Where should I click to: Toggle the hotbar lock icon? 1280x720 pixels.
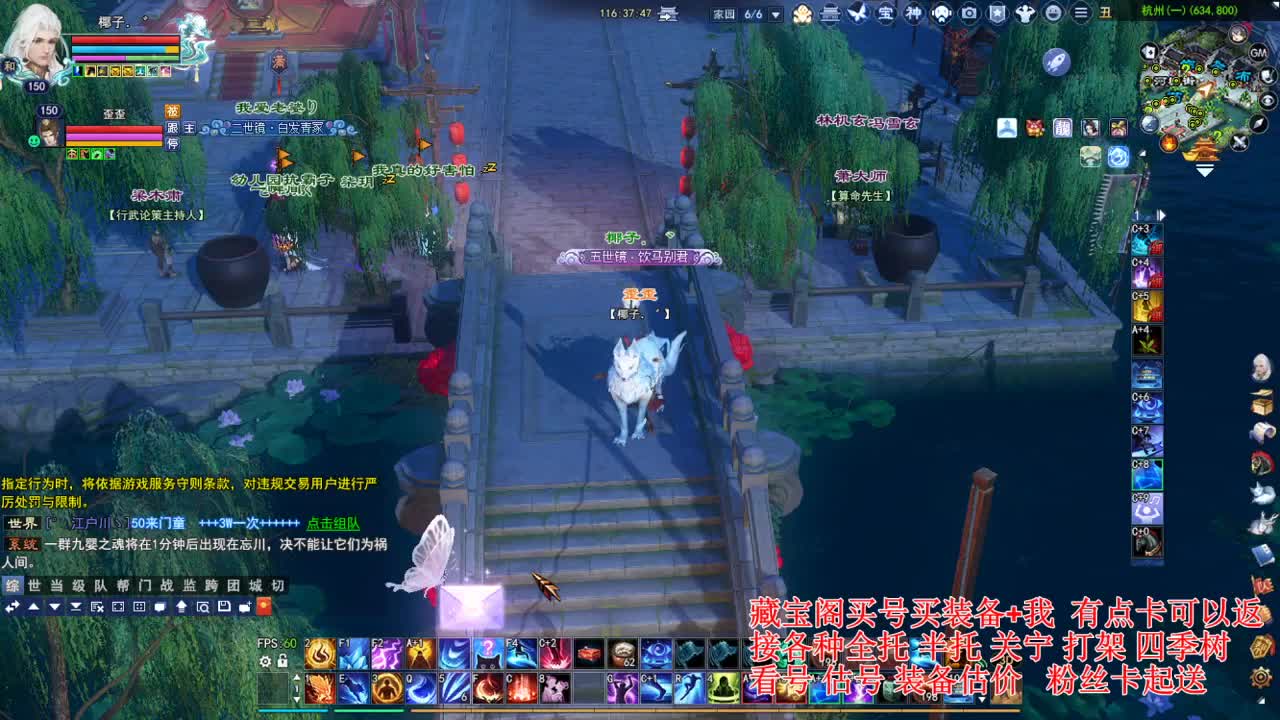(x=282, y=661)
